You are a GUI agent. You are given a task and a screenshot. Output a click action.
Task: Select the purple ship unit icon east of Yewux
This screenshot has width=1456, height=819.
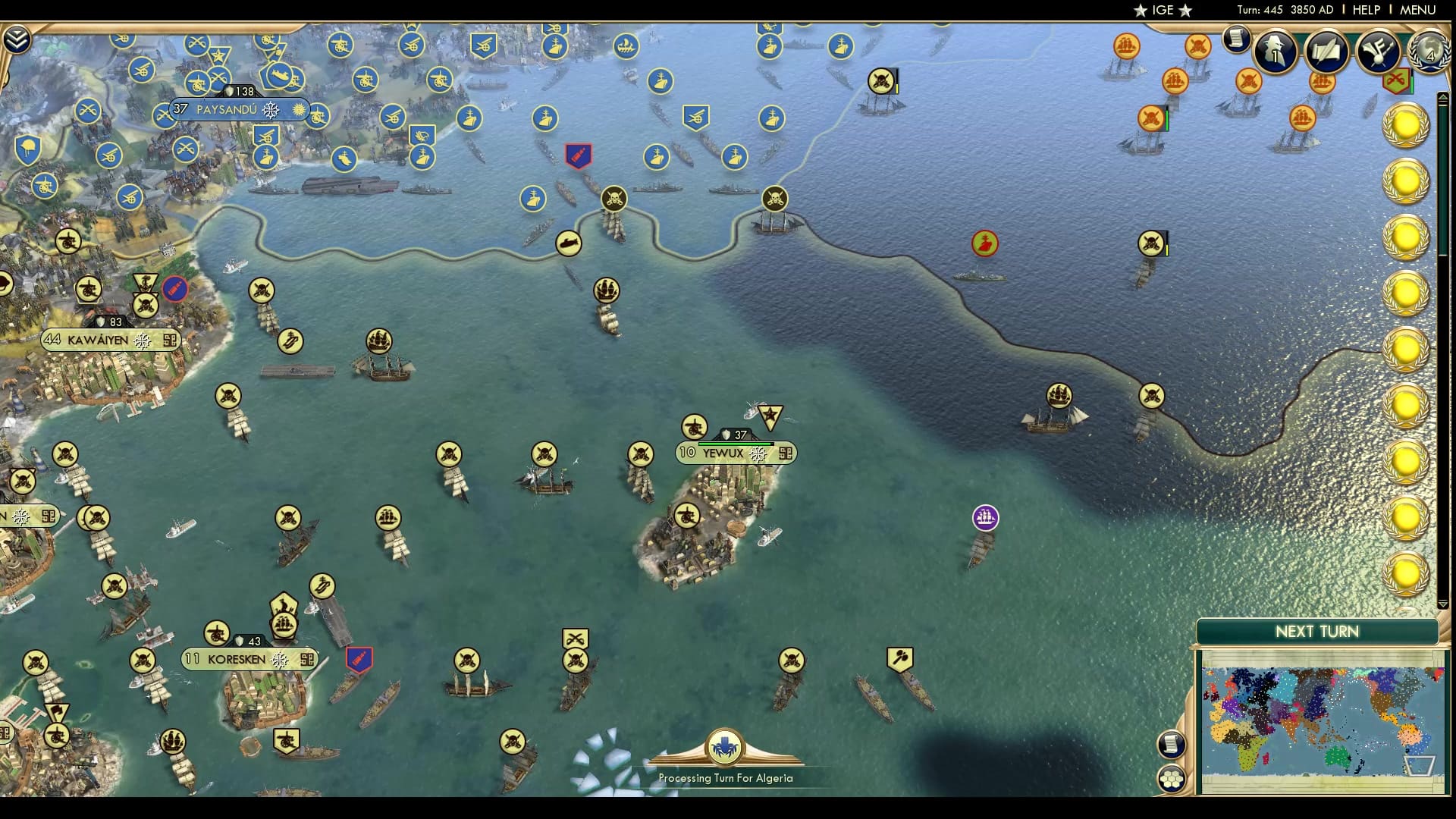pos(985,516)
